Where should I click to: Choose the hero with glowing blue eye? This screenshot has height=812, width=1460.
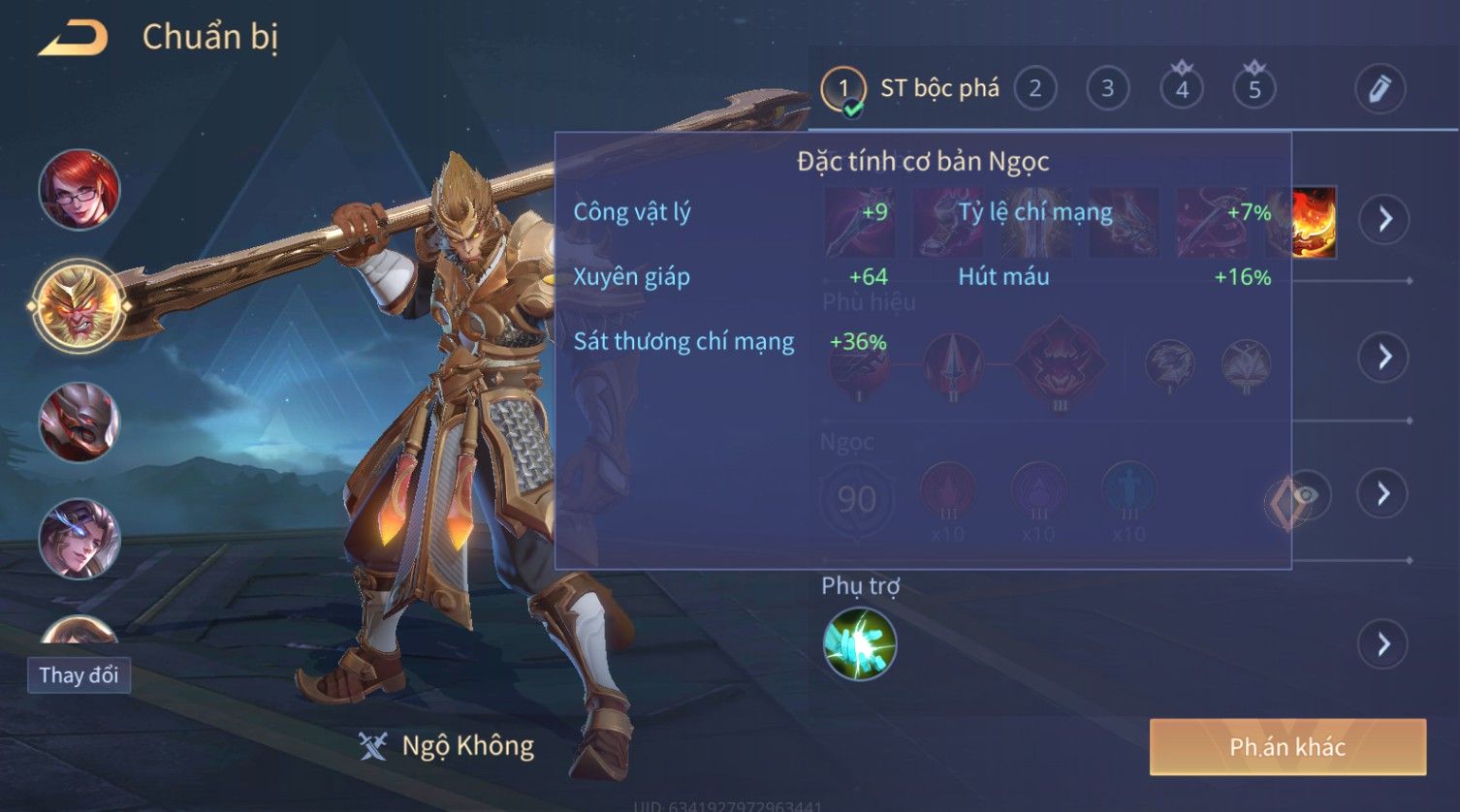pyautogui.click(x=79, y=539)
